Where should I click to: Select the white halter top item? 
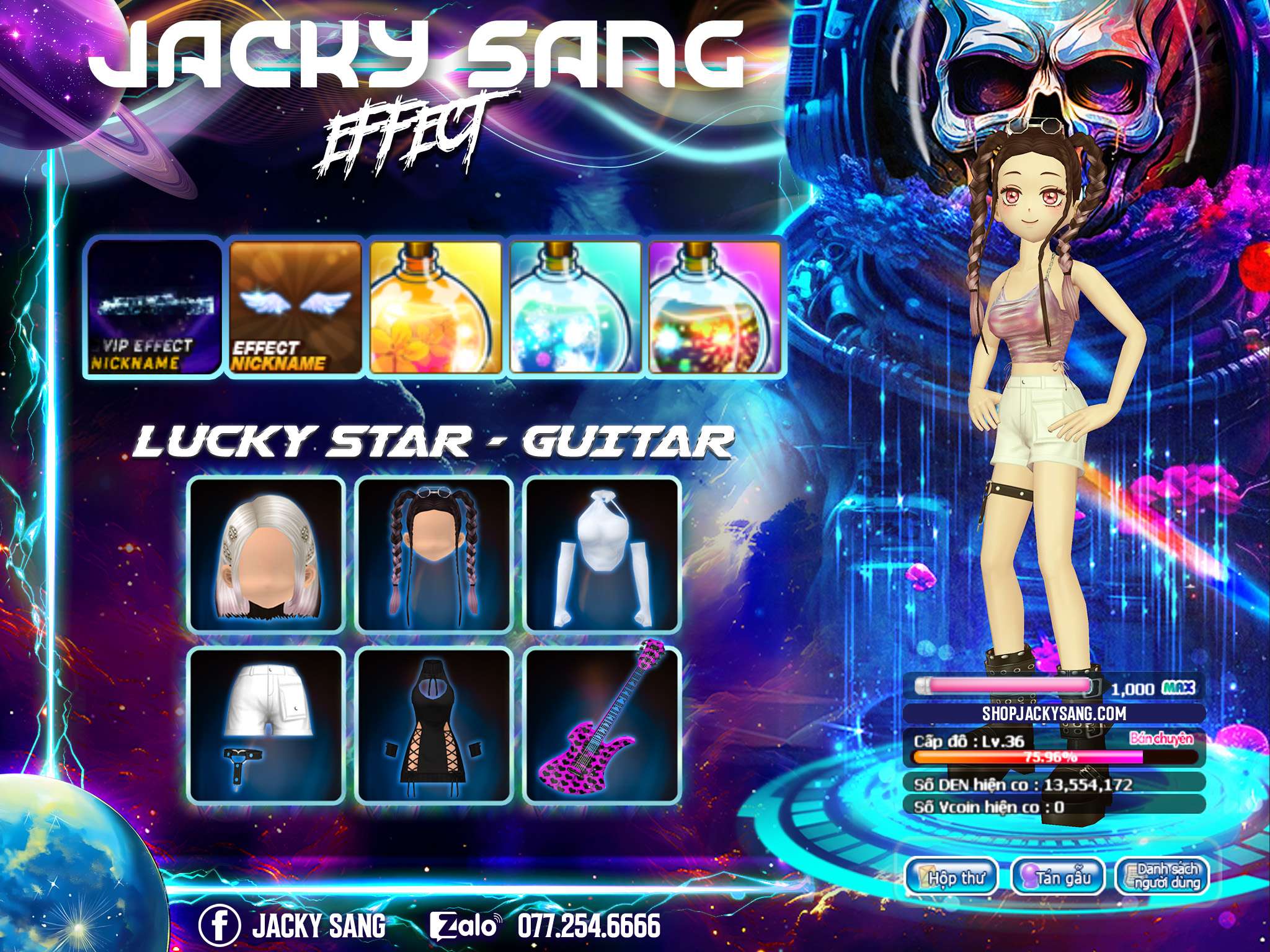tap(602, 555)
